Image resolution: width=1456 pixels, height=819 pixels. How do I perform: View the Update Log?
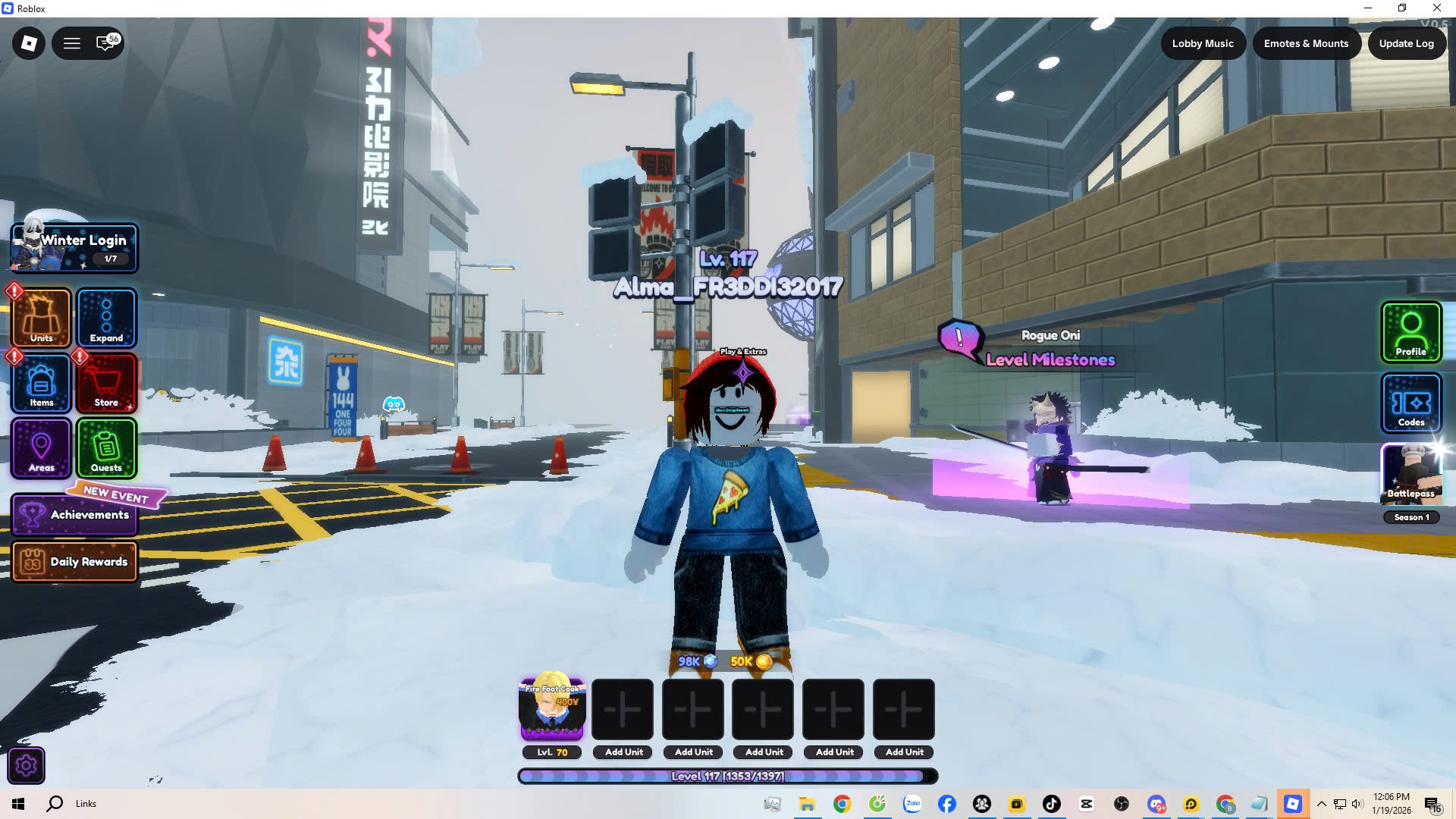coord(1406,43)
